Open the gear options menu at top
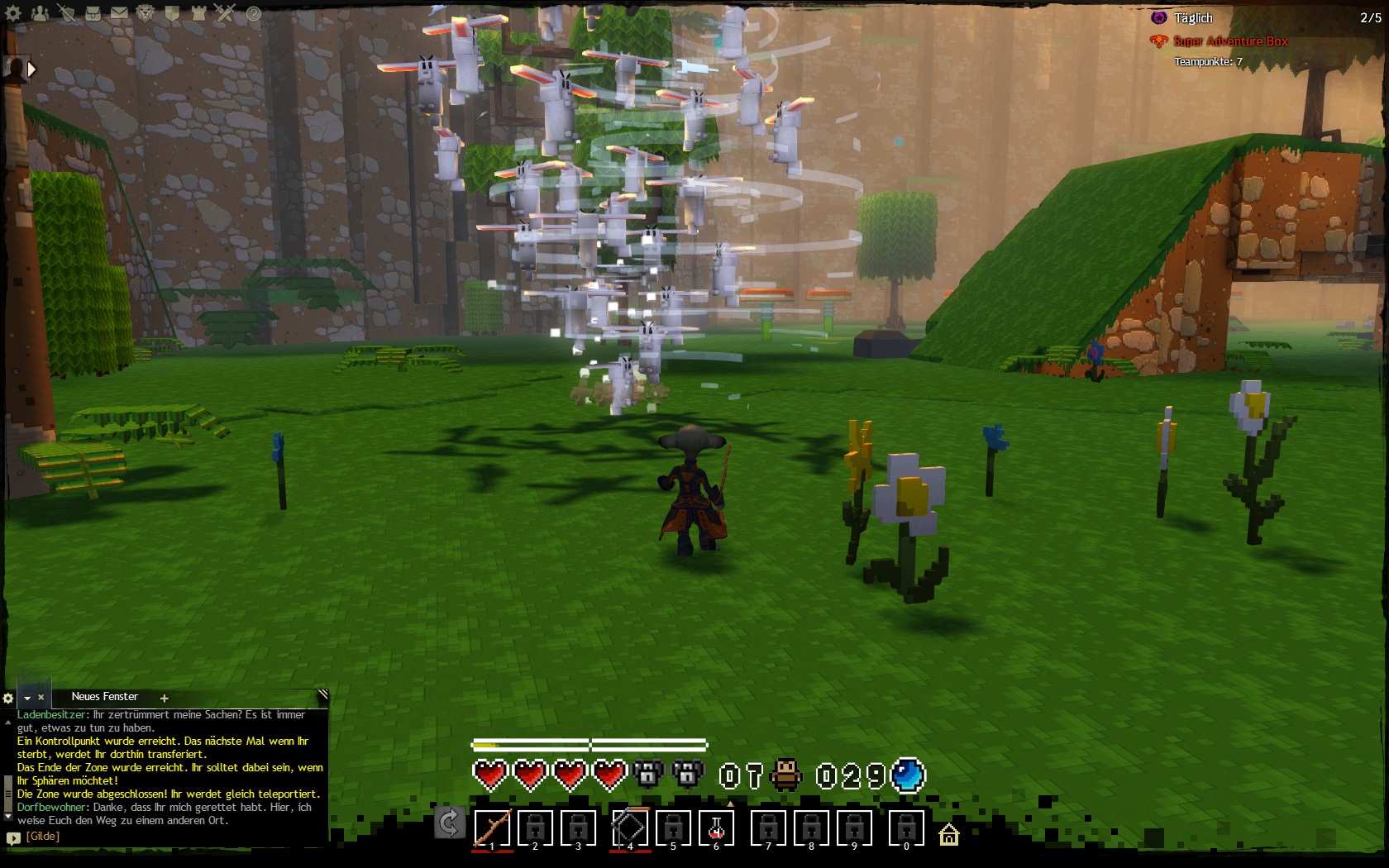 [13, 12]
